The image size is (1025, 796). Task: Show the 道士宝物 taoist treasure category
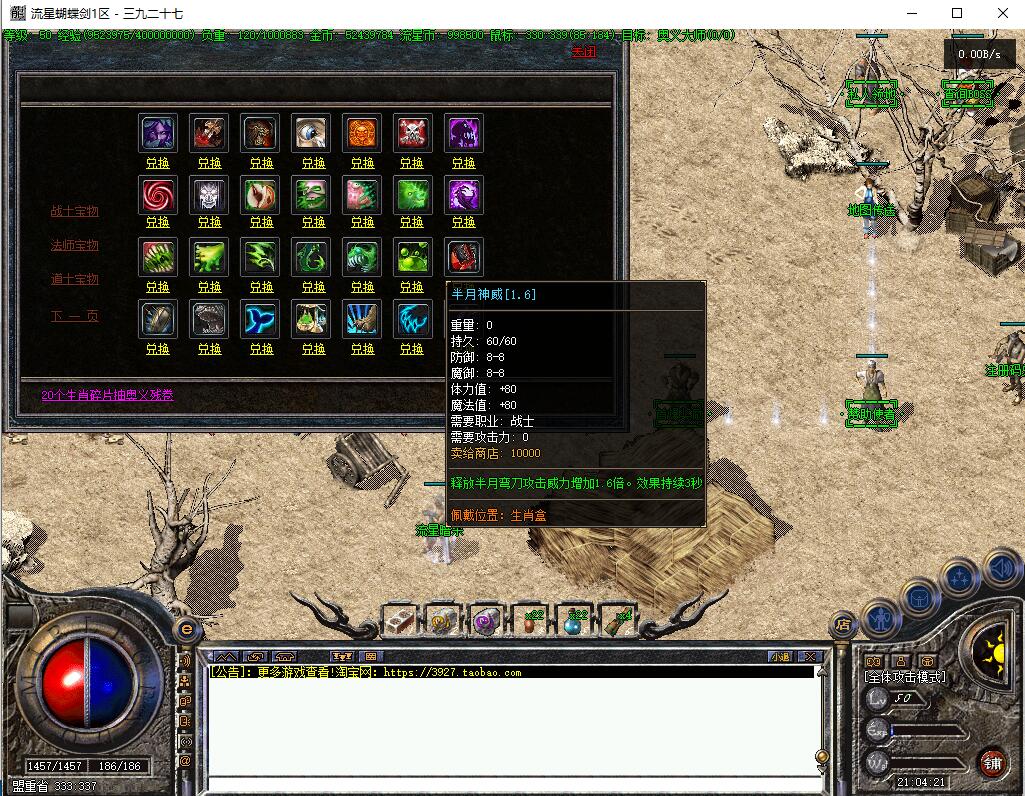pyautogui.click(x=75, y=279)
